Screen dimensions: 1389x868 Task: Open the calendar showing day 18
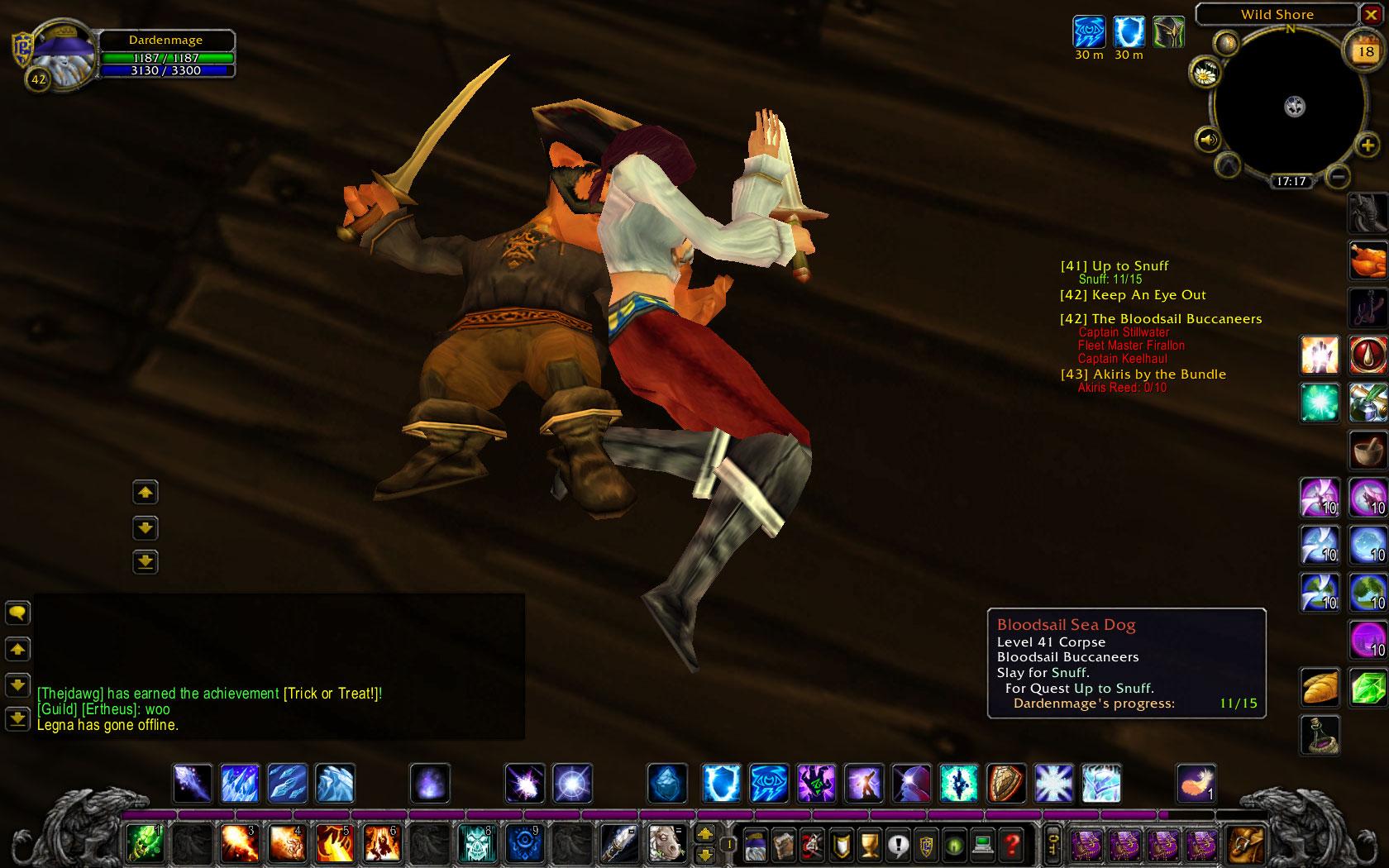(x=1365, y=52)
